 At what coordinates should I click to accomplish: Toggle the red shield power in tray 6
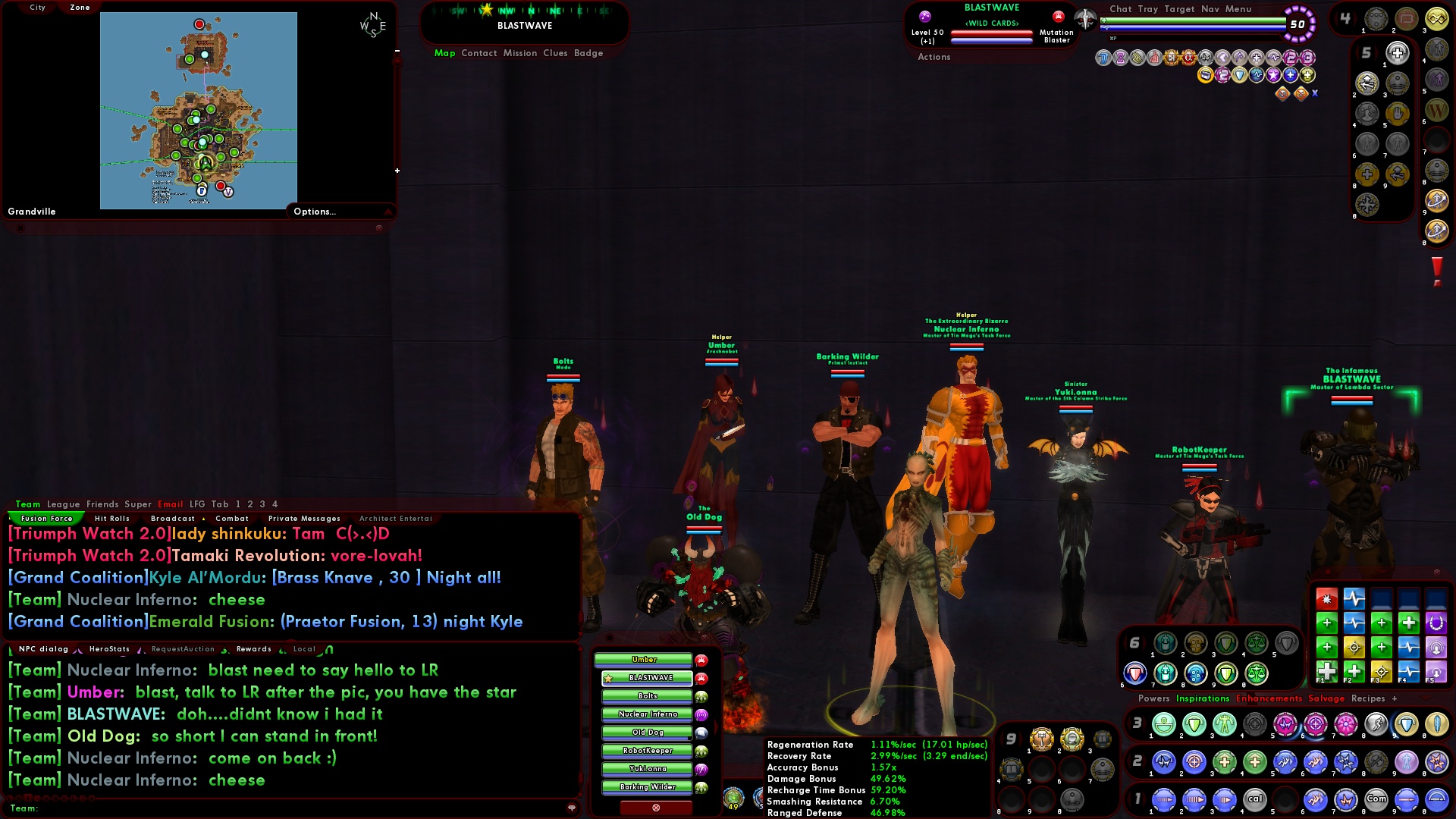pyautogui.click(x=1134, y=673)
